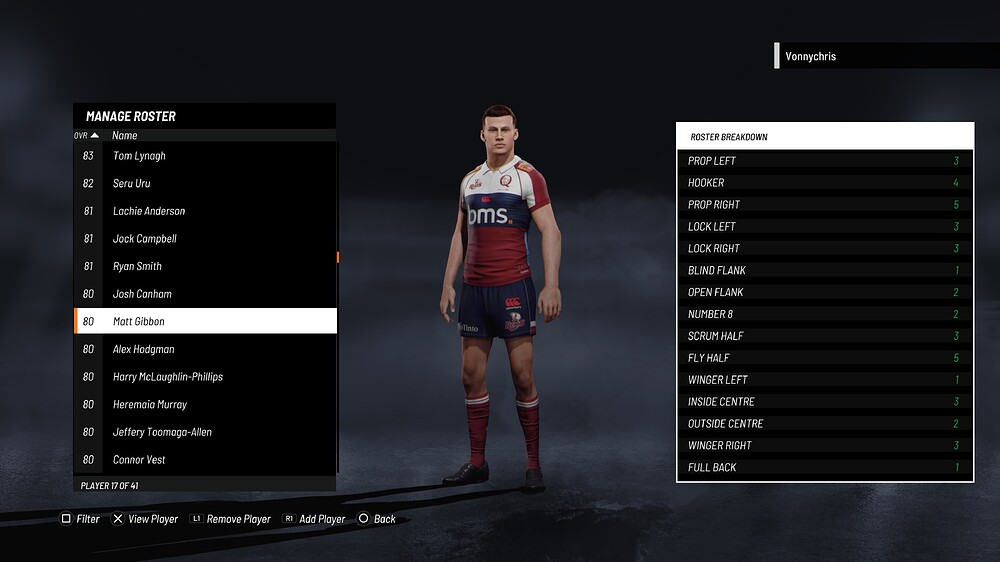Choose View Player at the bottom
Viewport: 1000px width, 562px height.
145,519
